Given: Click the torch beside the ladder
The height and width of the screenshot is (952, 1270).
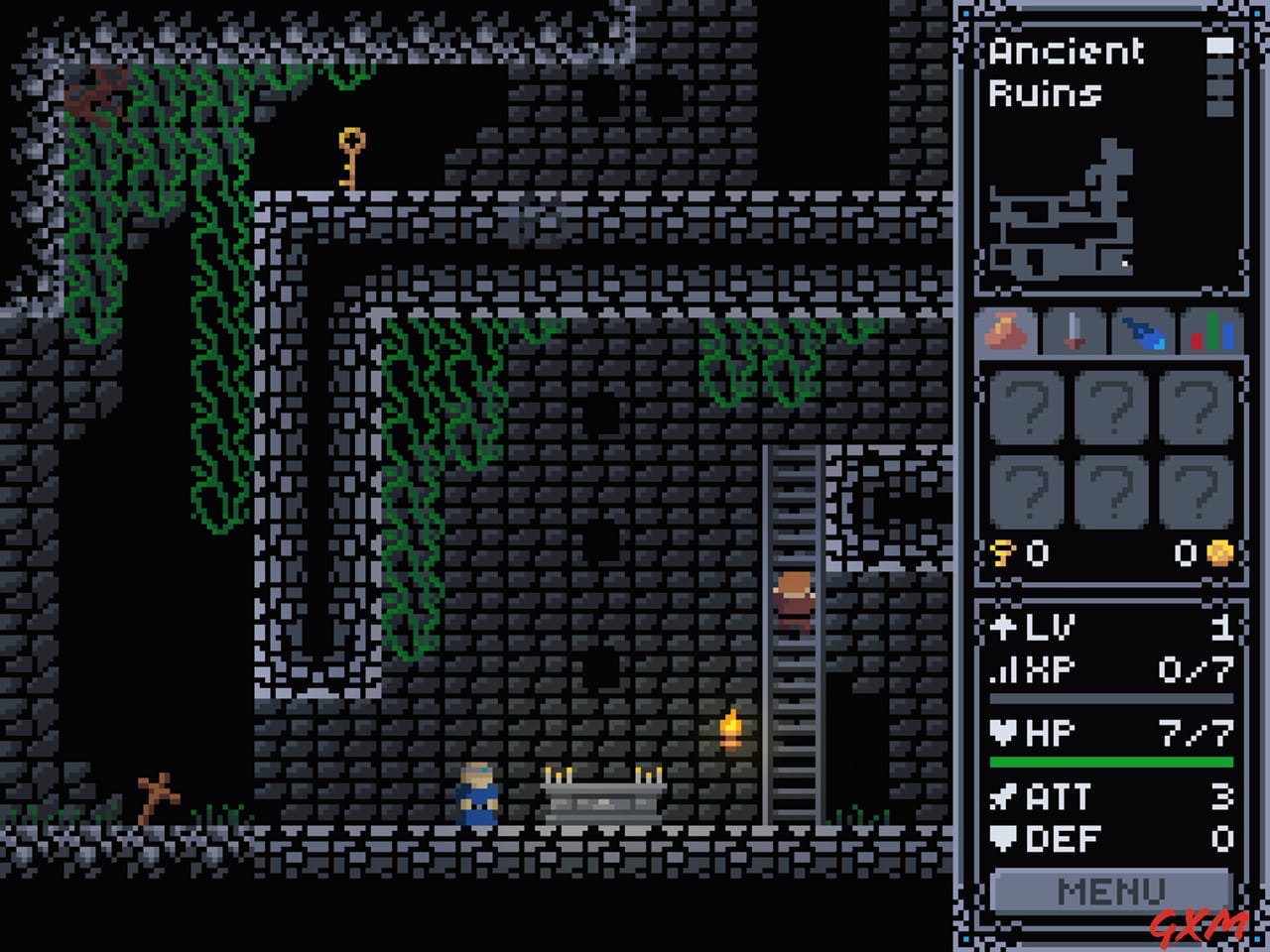Looking at the screenshot, I should point(732,729).
